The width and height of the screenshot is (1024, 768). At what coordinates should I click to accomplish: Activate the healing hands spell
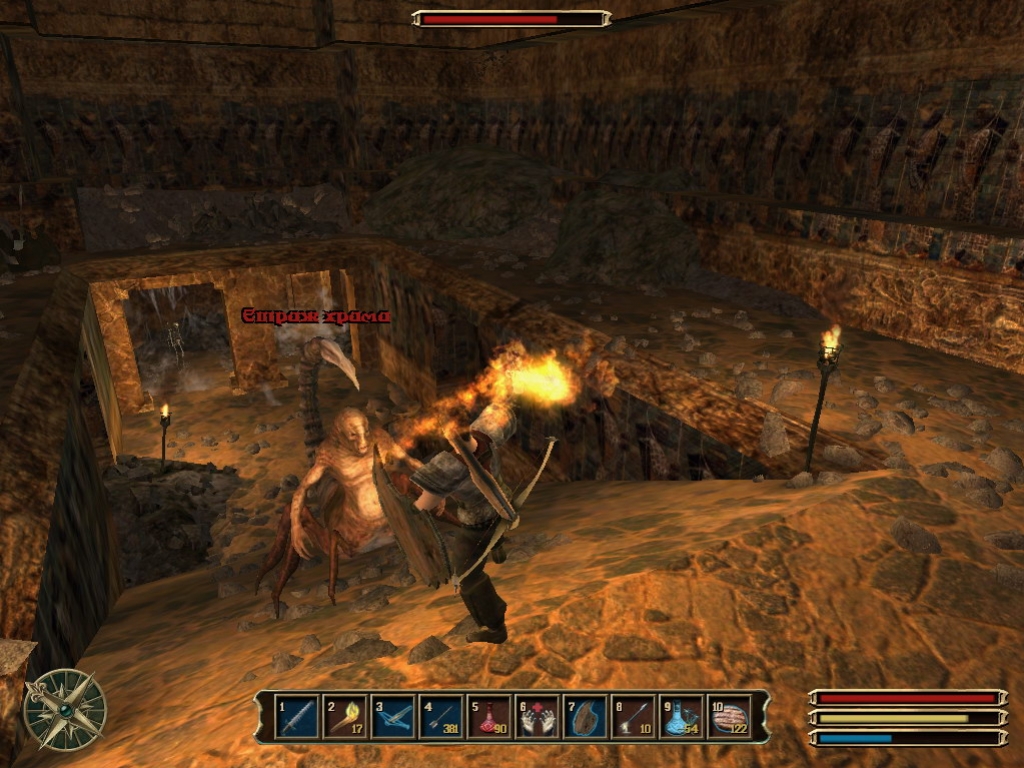pyautogui.click(x=536, y=717)
